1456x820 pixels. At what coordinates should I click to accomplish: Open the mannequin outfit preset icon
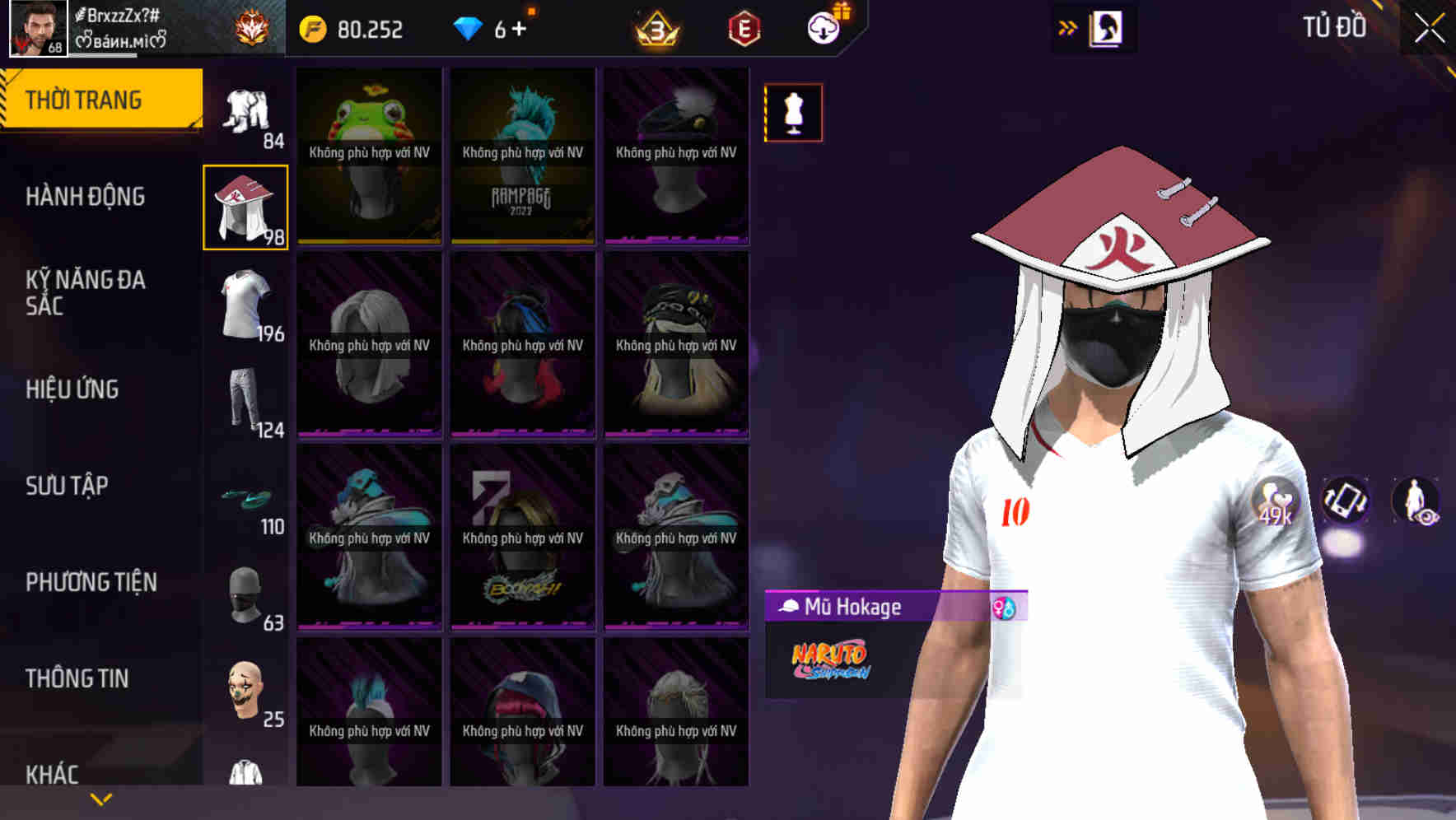(793, 113)
